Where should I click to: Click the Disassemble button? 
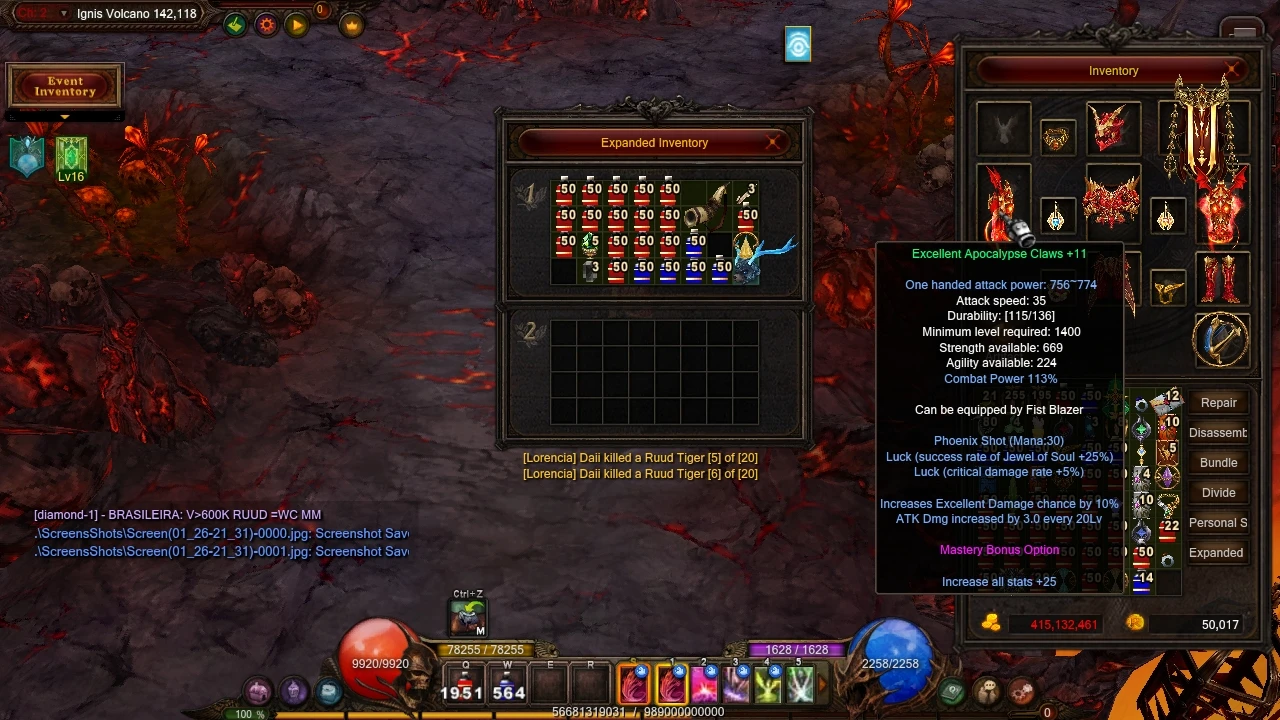1217,433
